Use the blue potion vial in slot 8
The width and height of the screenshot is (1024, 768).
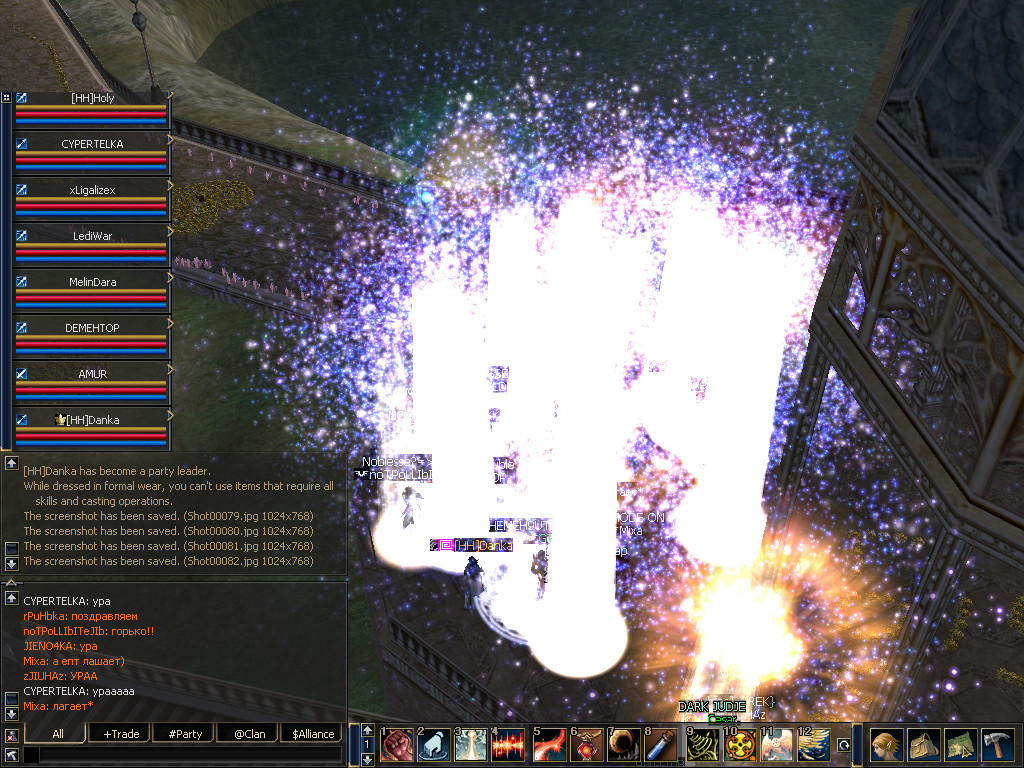(659, 746)
